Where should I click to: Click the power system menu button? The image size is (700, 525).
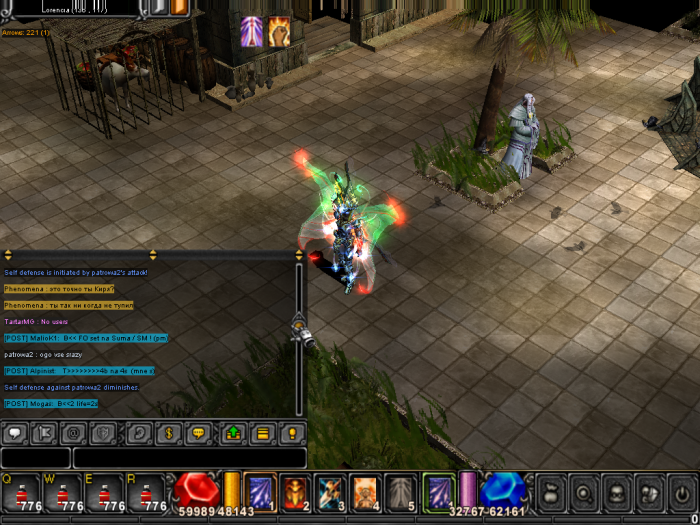click(681, 492)
